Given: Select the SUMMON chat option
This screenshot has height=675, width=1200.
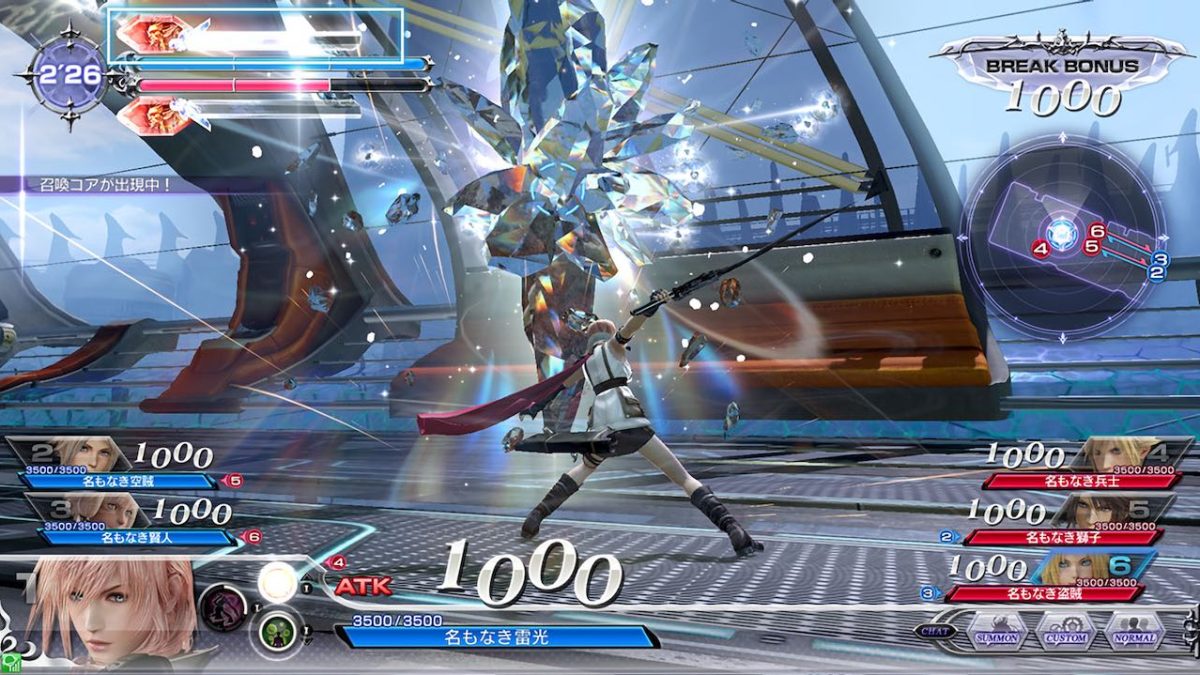Looking at the screenshot, I should 998,635.
